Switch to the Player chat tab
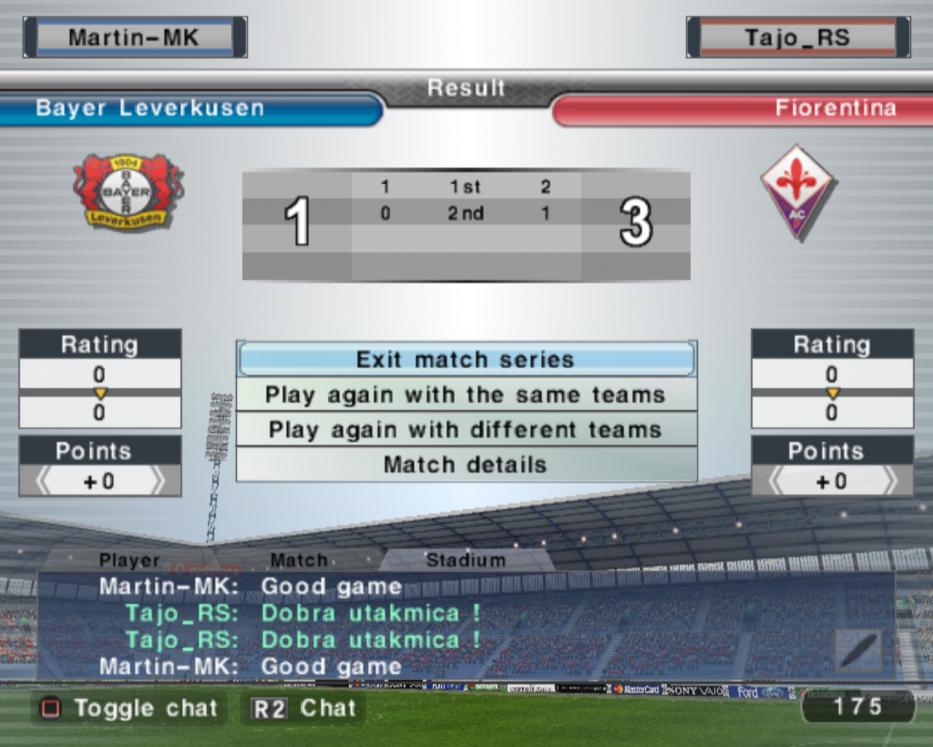Image resolution: width=933 pixels, height=747 pixels. pyautogui.click(x=129, y=561)
